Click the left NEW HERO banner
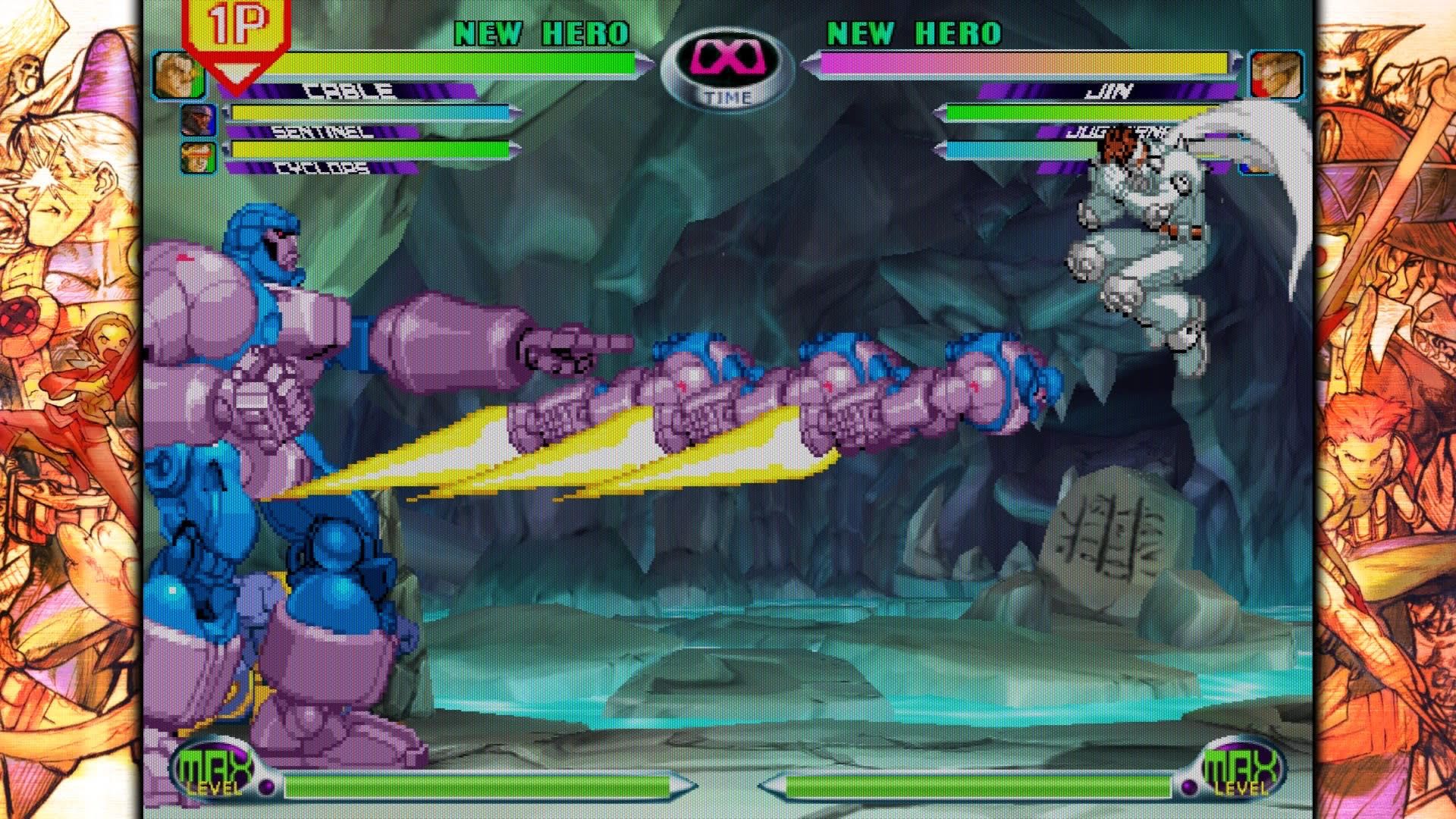 click(x=541, y=32)
